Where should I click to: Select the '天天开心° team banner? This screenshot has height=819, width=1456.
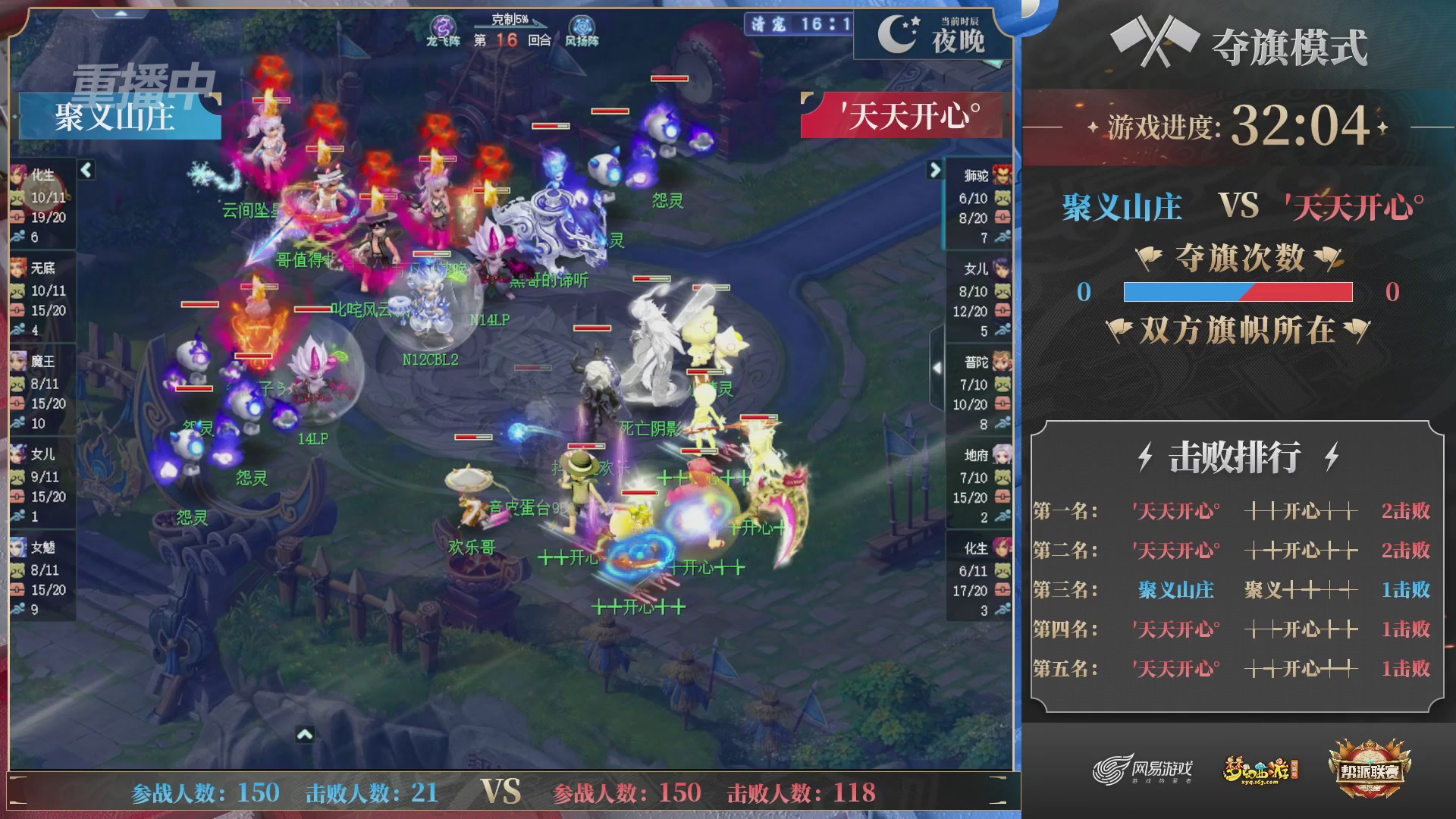[903, 118]
